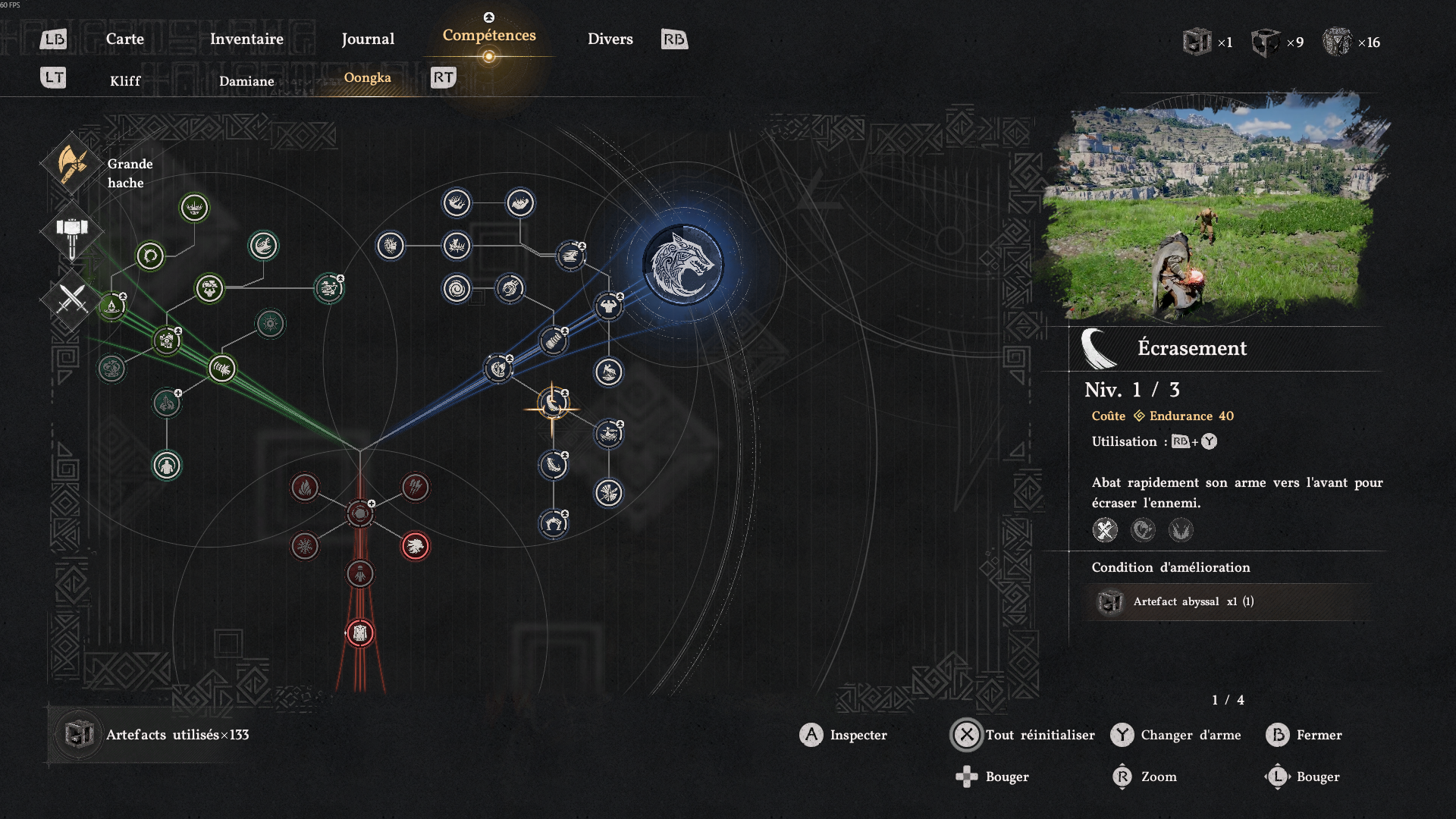The height and width of the screenshot is (819, 1456).
Task: Go to the Divers tab
Action: 610,39
